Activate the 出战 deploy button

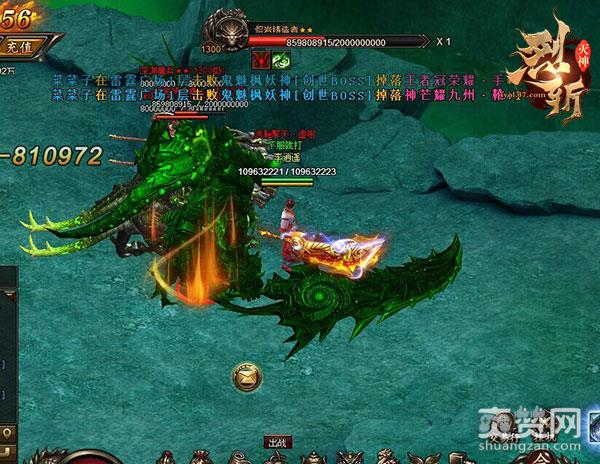pyautogui.click(x=277, y=441)
